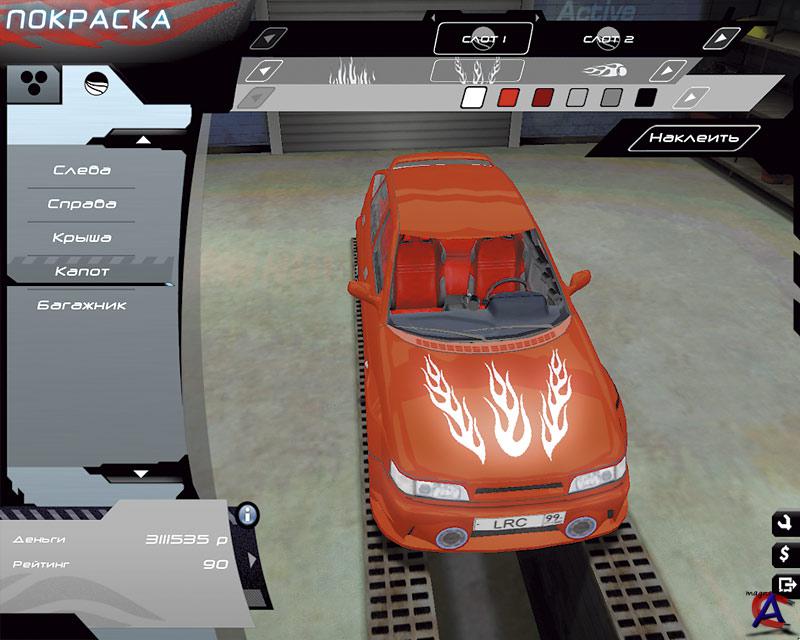Open the wrench tuning icon

(784, 523)
